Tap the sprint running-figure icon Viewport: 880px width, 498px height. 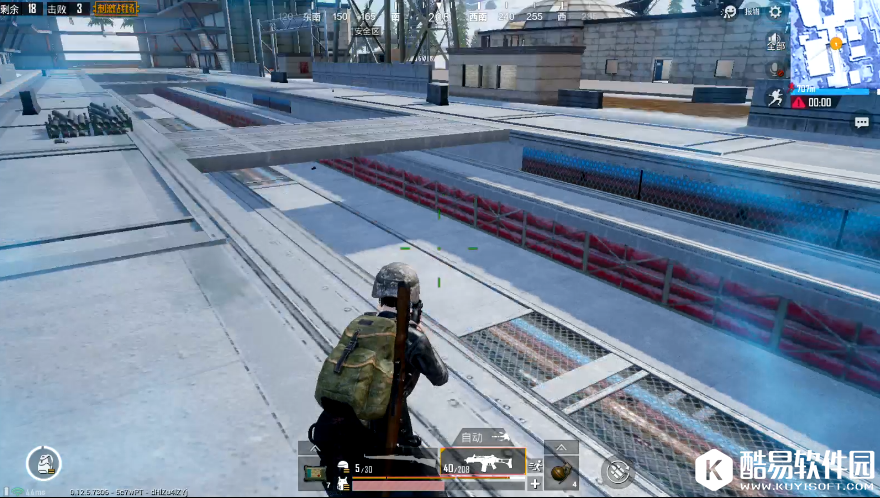(x=775, y=95)
